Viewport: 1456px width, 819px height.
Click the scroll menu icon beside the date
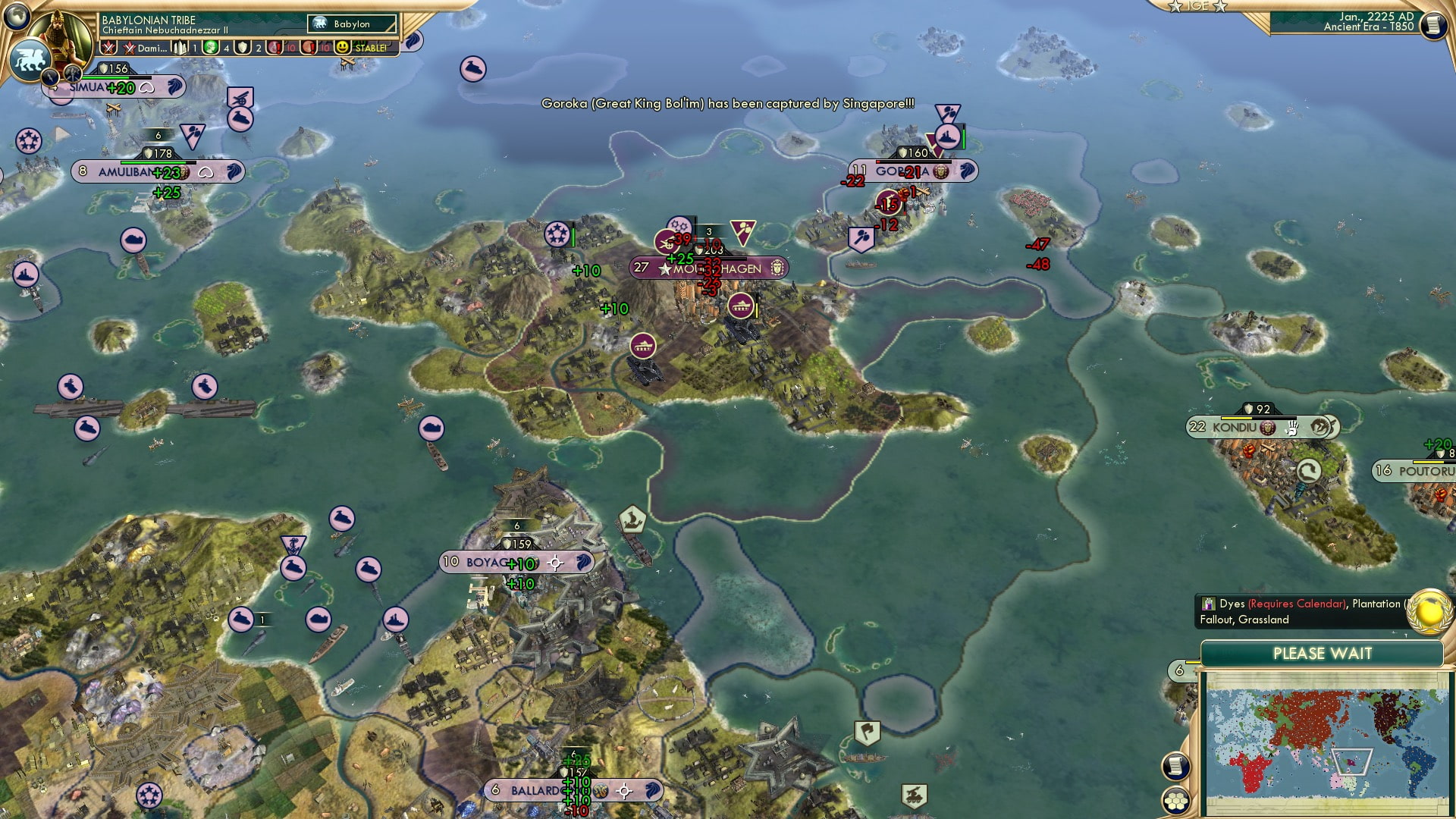pos(1432,25)
